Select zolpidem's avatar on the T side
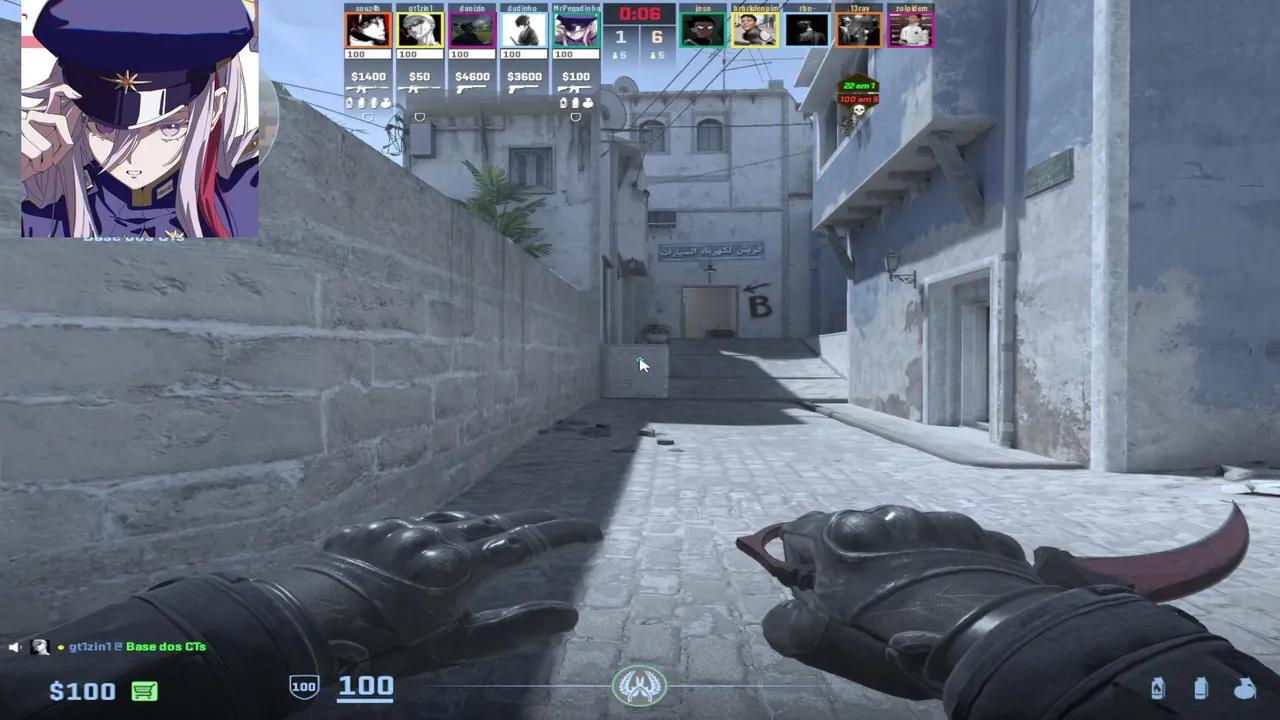 909,30
